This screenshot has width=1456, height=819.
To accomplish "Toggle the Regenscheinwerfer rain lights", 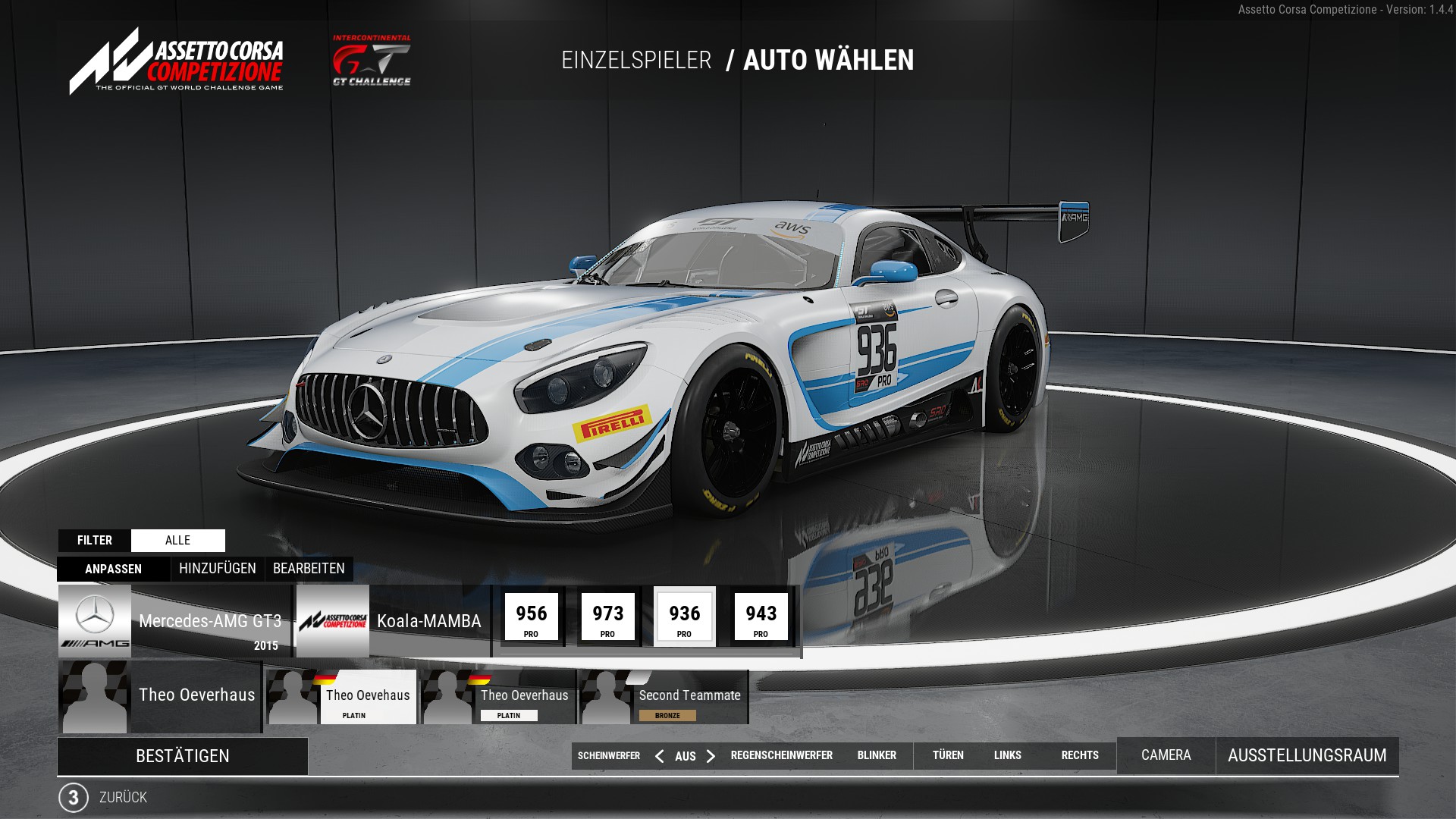I will click(x=781, y=755).
